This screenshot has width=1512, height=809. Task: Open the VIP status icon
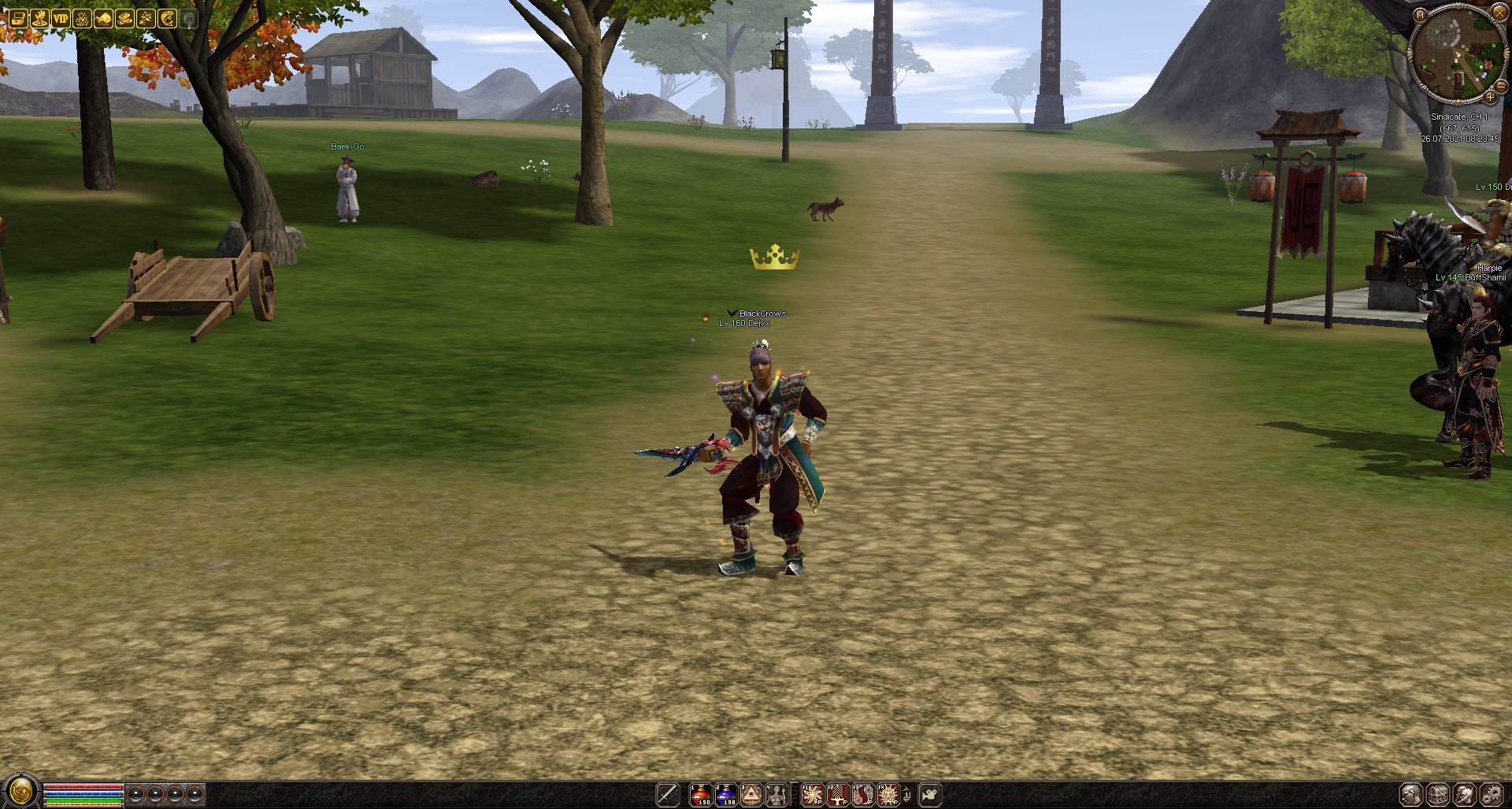click(x=61, y=18)
